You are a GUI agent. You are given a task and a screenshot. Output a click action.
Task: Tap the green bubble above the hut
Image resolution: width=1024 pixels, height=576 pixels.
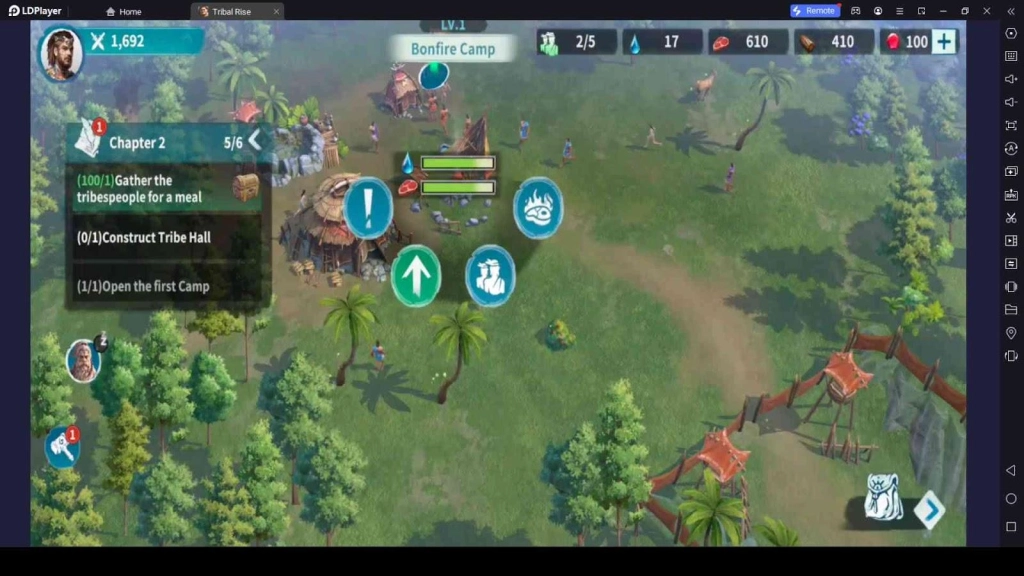click(434, 74)
